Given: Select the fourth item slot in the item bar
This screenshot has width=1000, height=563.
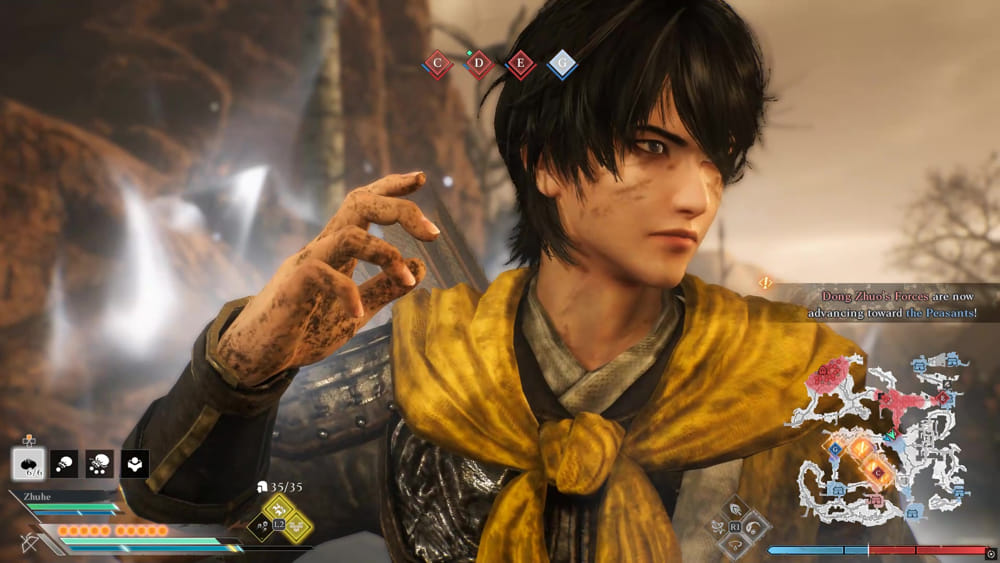Looking at the screenshot, I should 134,463.
